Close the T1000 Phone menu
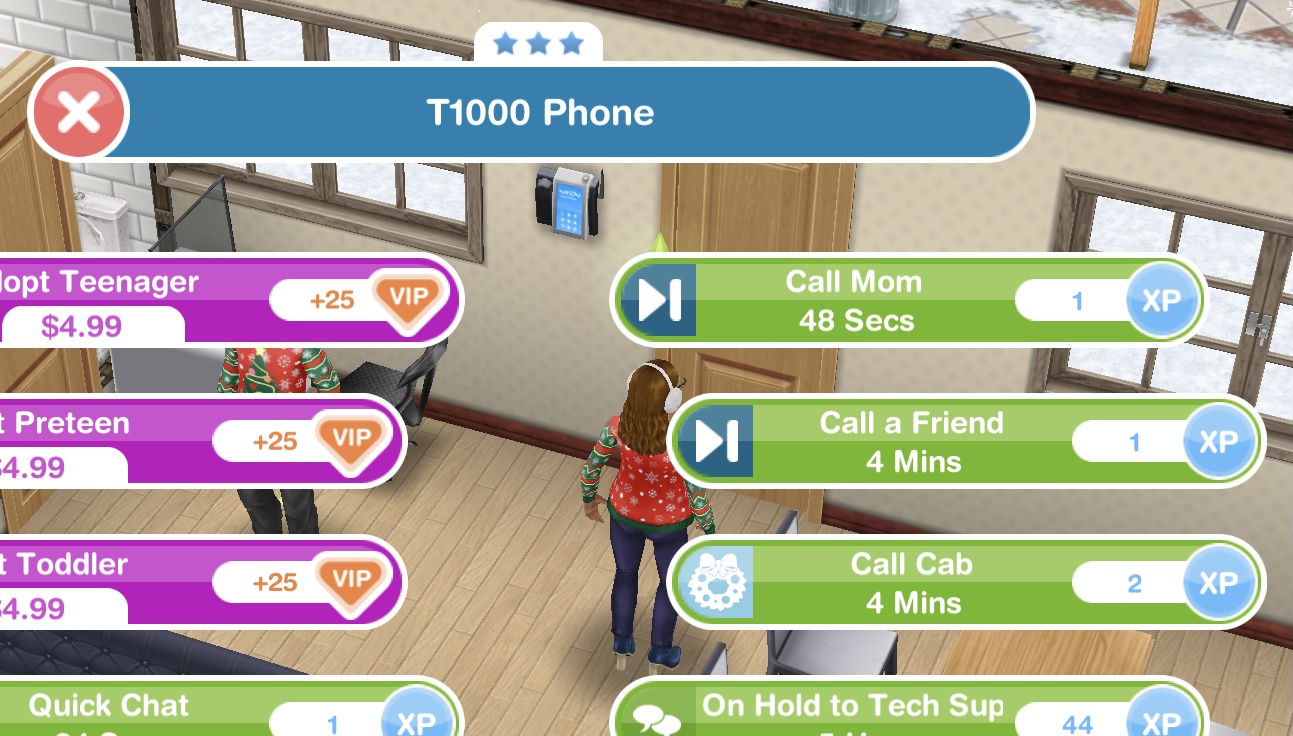Image resolution: width=1293 pixels, height=736 pixels. pyautogui.click(x=78, y=112)
